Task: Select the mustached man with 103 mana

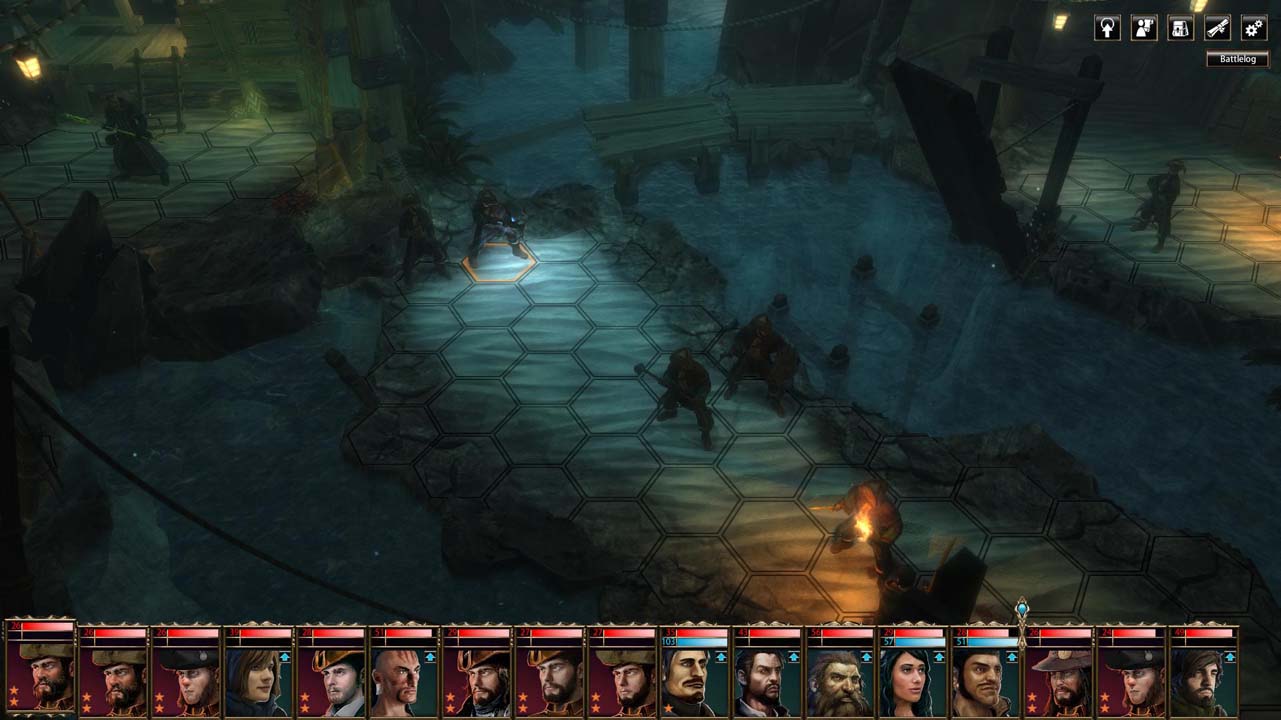Action: pyautogui.click(x=694, y=681)
